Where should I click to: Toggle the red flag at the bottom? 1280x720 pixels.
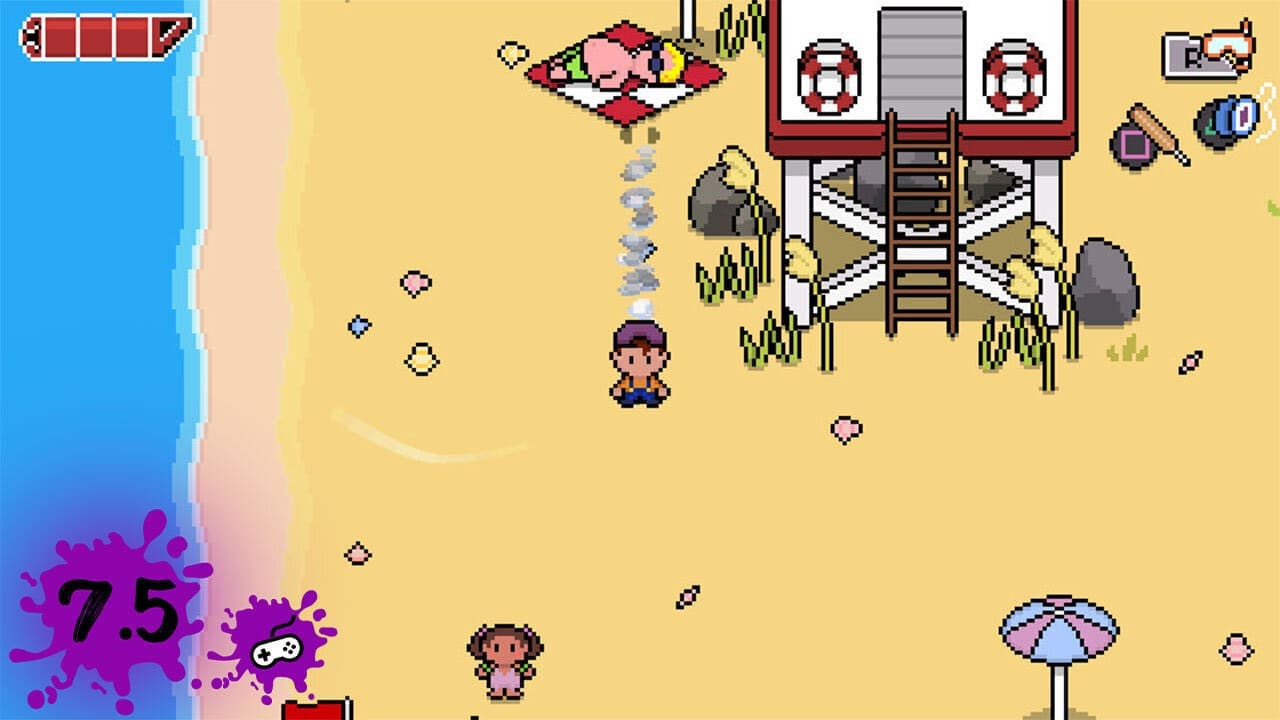click(315, 710)
